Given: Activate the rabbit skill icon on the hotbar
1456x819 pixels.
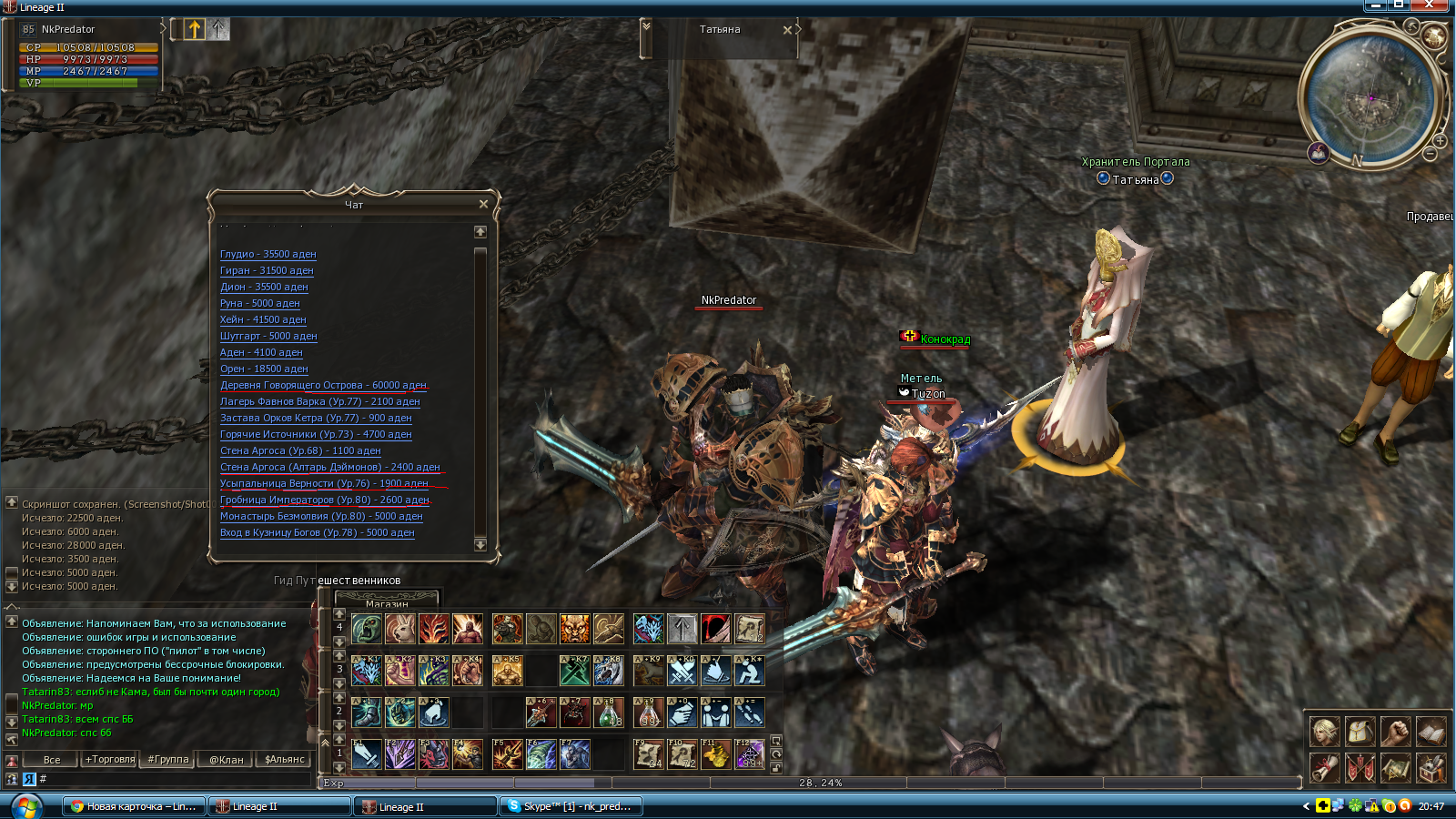Looking at the screenshot, I should [x=399, y=628].
